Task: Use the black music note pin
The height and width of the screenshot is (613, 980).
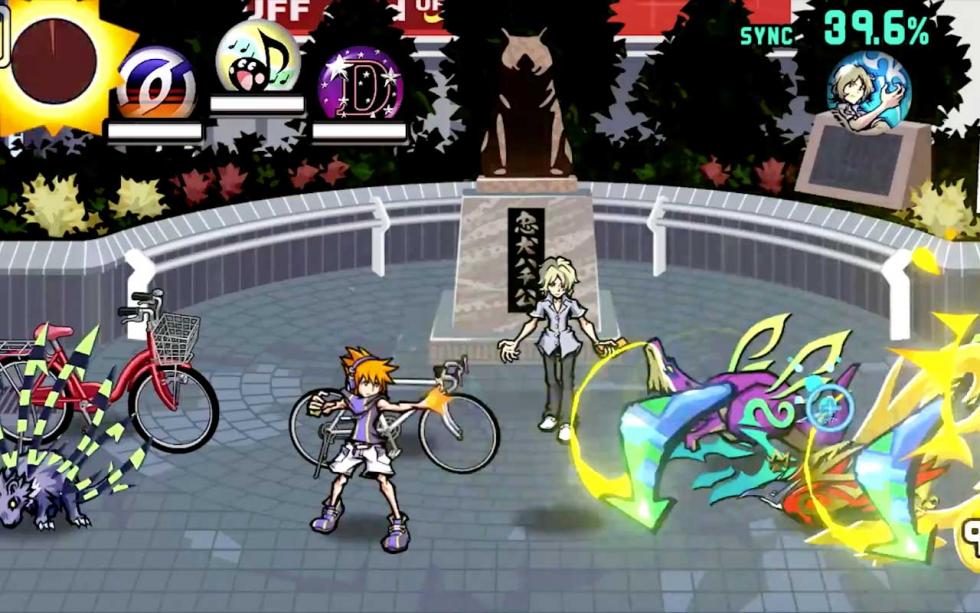Action: pyautogui.click(x=258, y=60)
